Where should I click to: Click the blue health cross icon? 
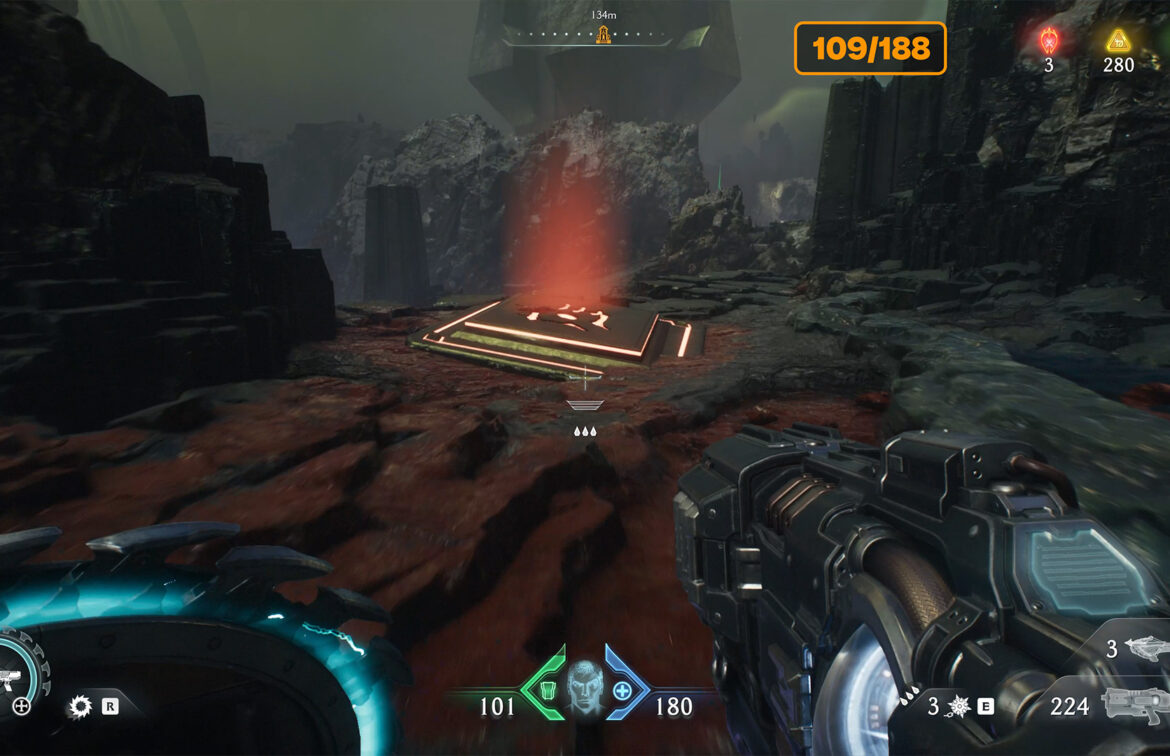pyautogui.click(x=622, y=690)
